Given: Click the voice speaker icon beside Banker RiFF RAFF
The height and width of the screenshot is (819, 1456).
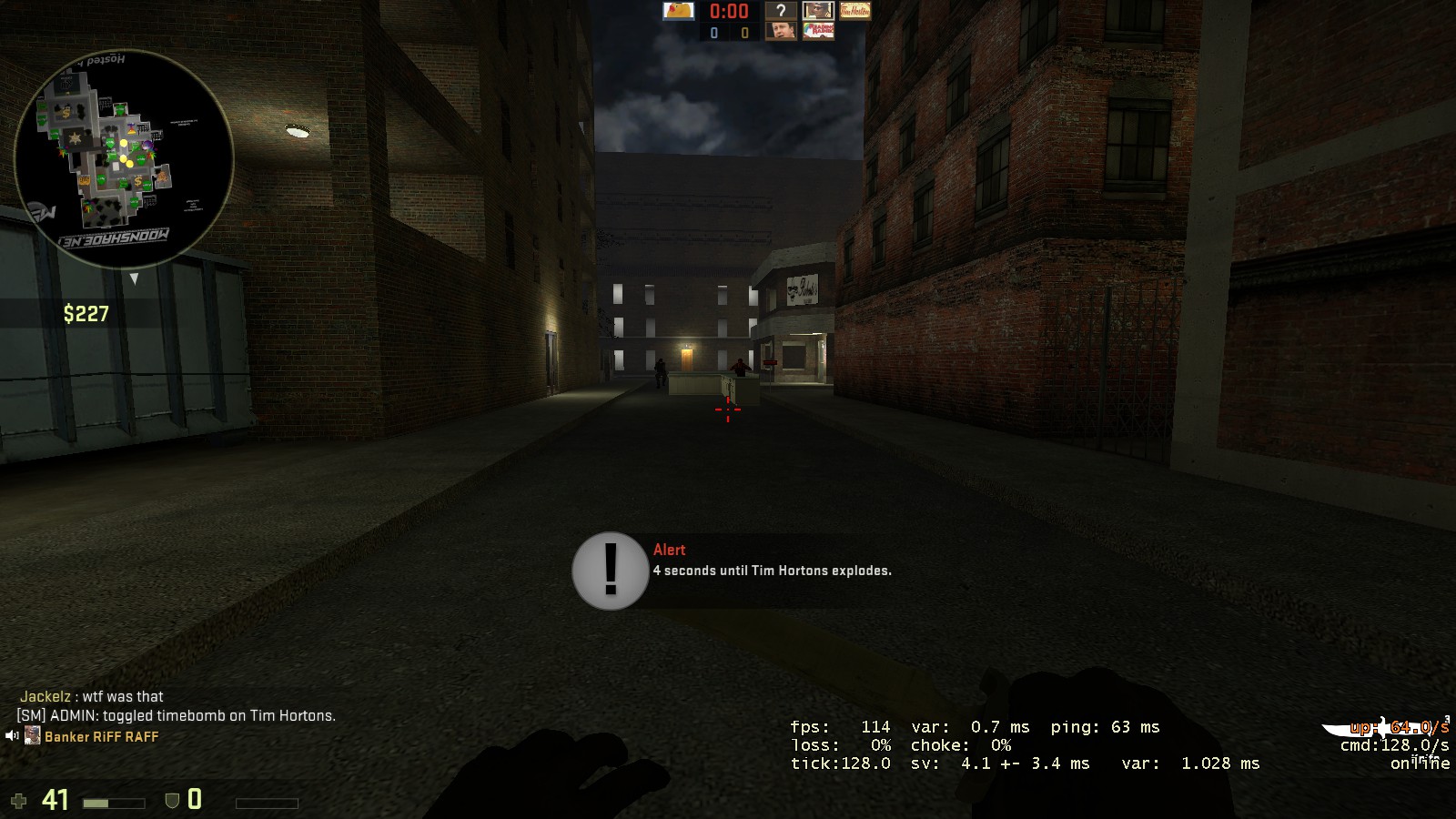Looking at the screenshot, I should click(12, 736).
